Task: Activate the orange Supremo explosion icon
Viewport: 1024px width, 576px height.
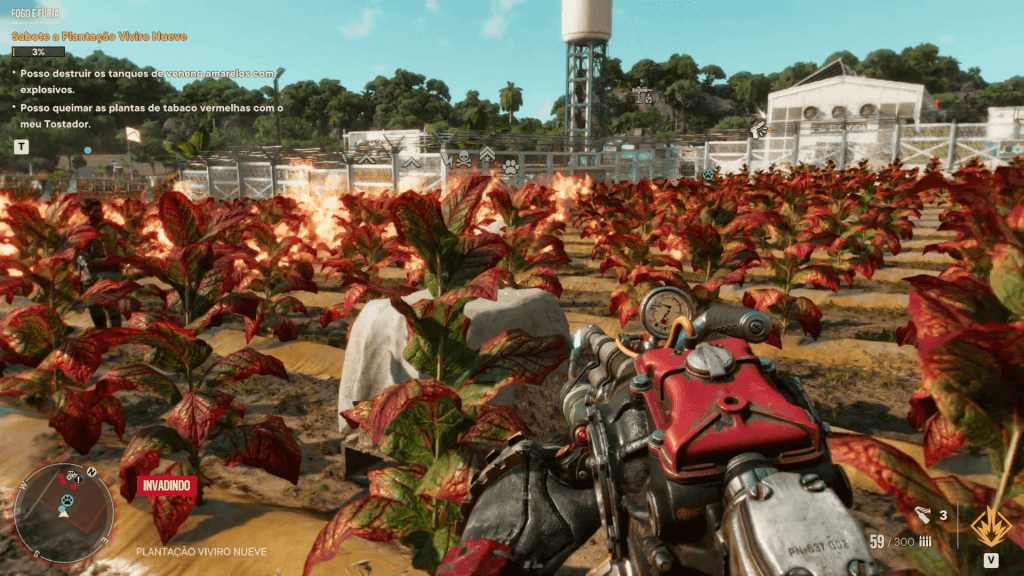Action: [989, 525]
